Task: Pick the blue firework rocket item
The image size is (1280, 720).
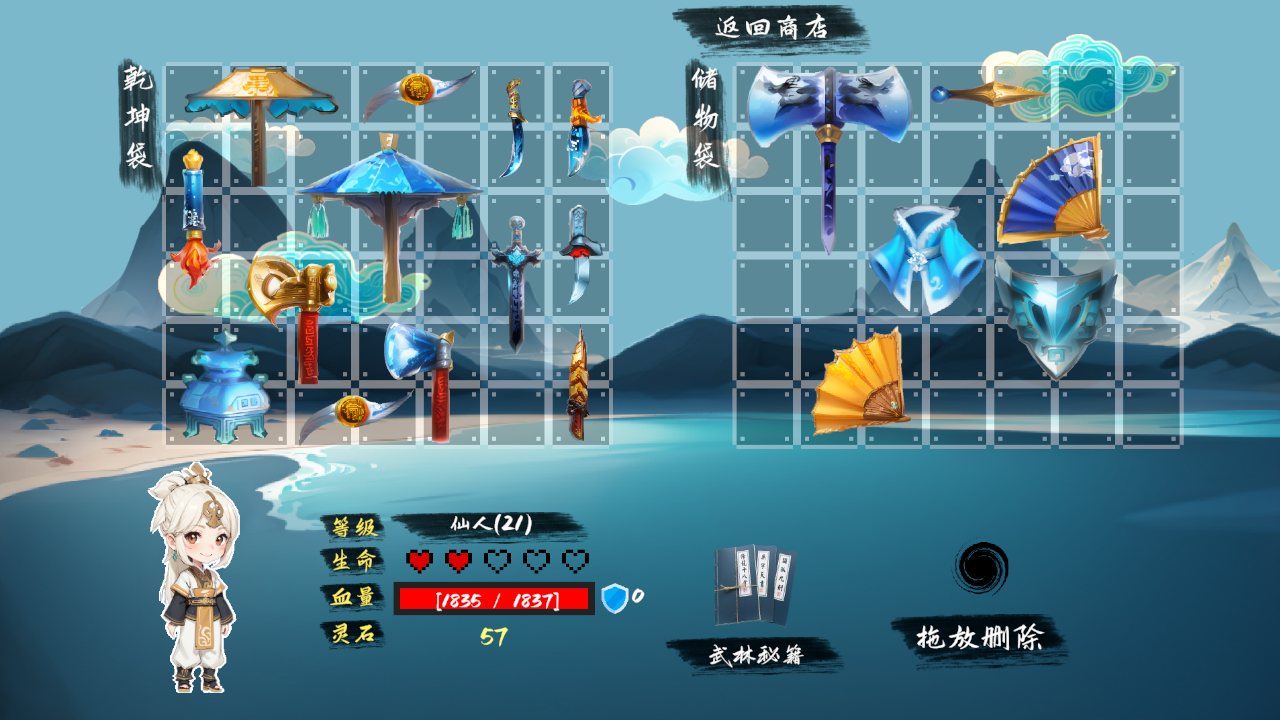Action: [194, 218]
